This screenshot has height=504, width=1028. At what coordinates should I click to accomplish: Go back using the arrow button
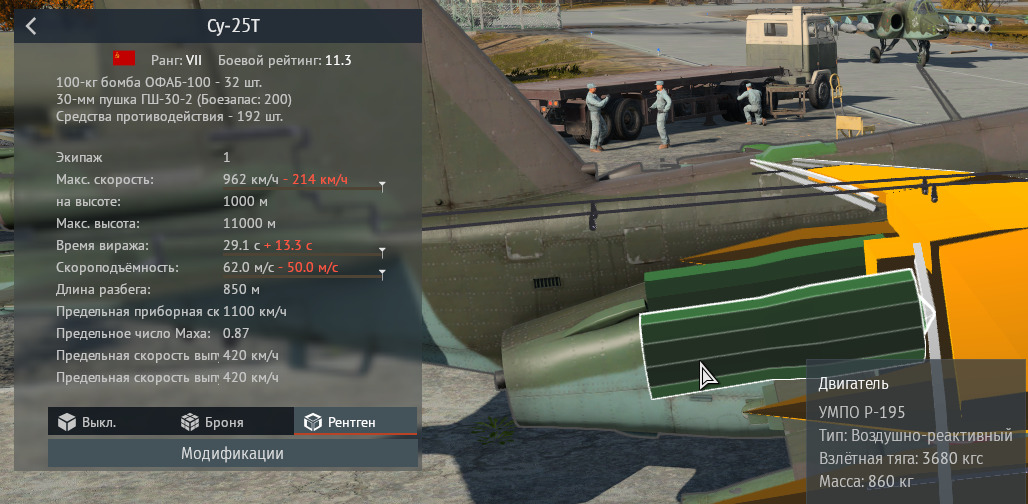[x=31, y=26]
